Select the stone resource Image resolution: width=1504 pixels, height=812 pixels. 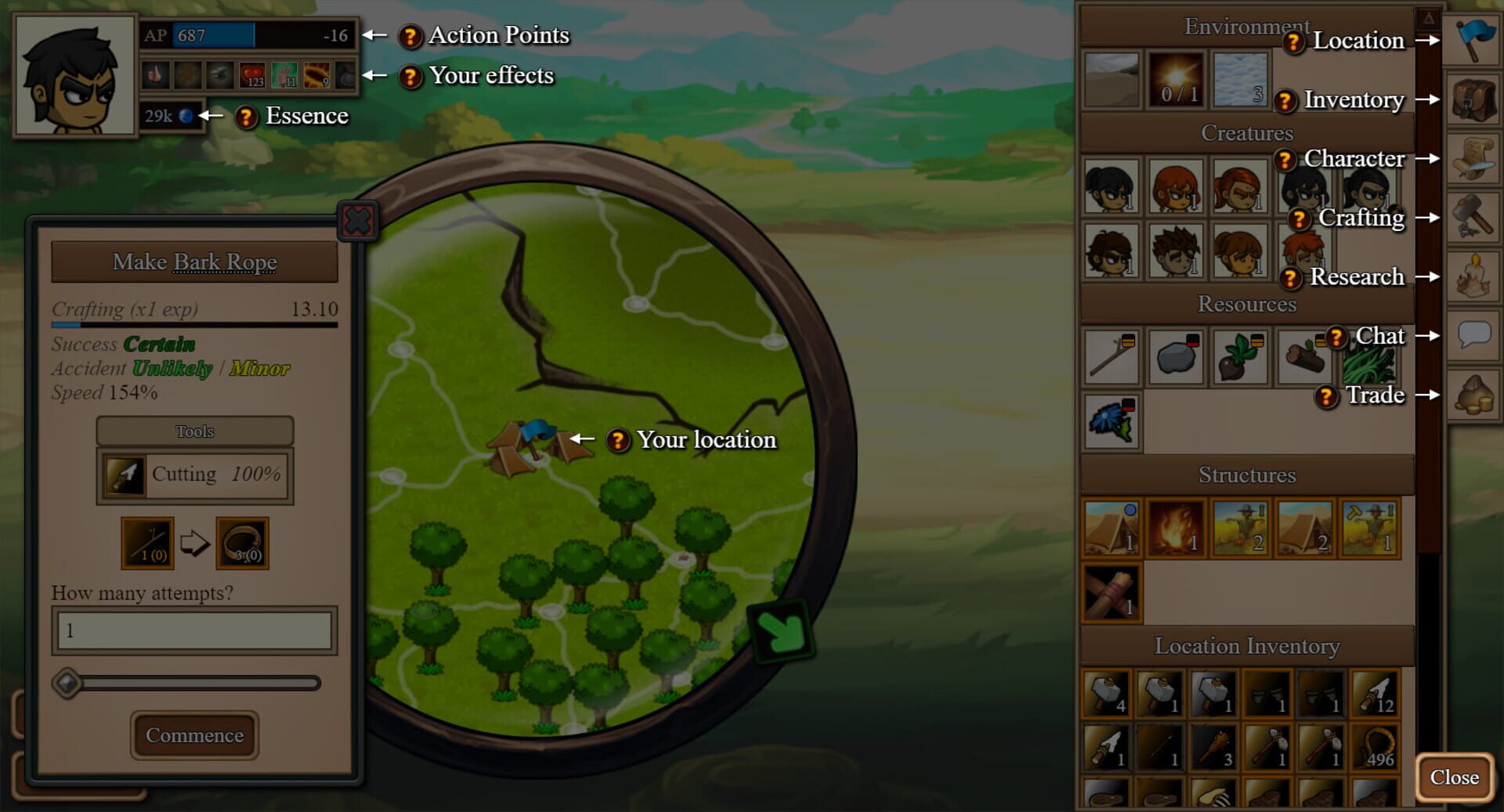tap(1175, 357)
